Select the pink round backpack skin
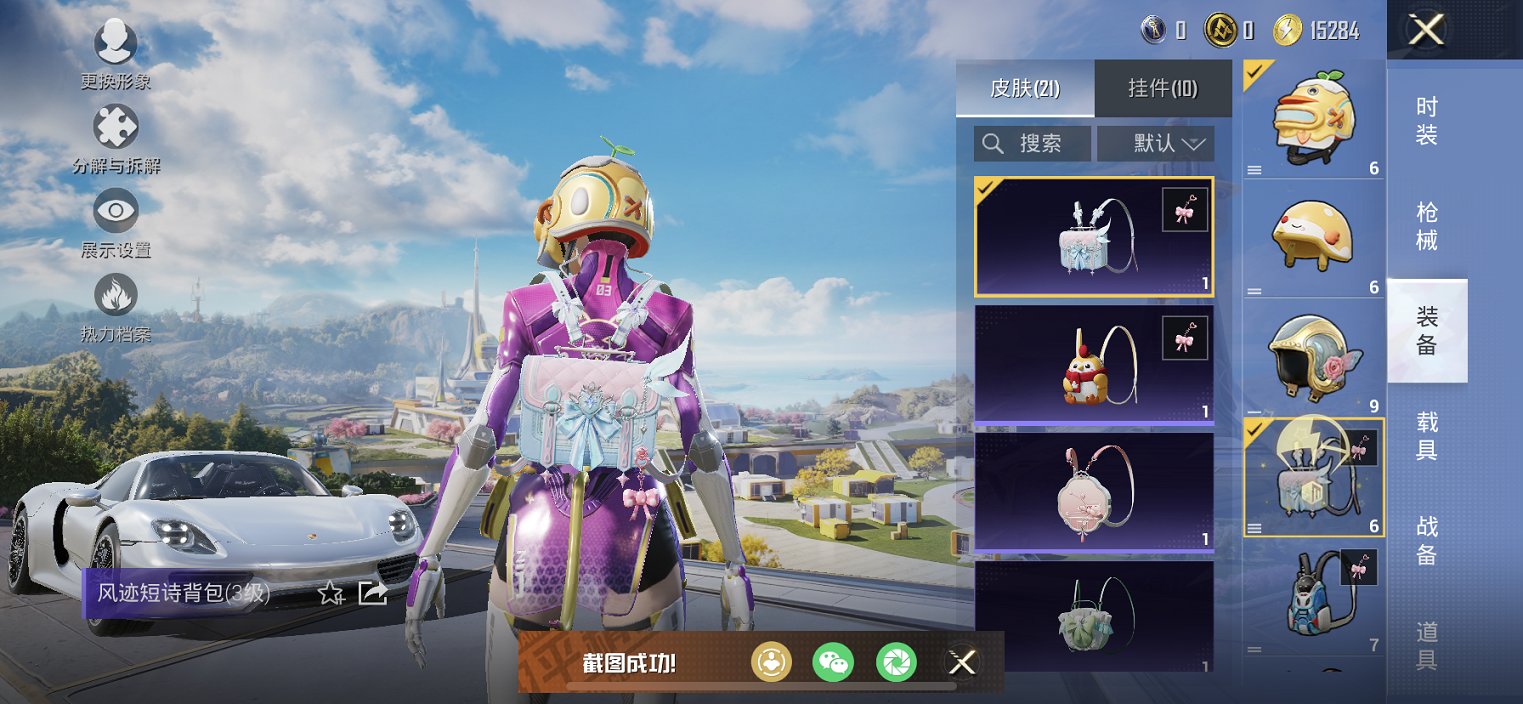 coord(1094,492)
